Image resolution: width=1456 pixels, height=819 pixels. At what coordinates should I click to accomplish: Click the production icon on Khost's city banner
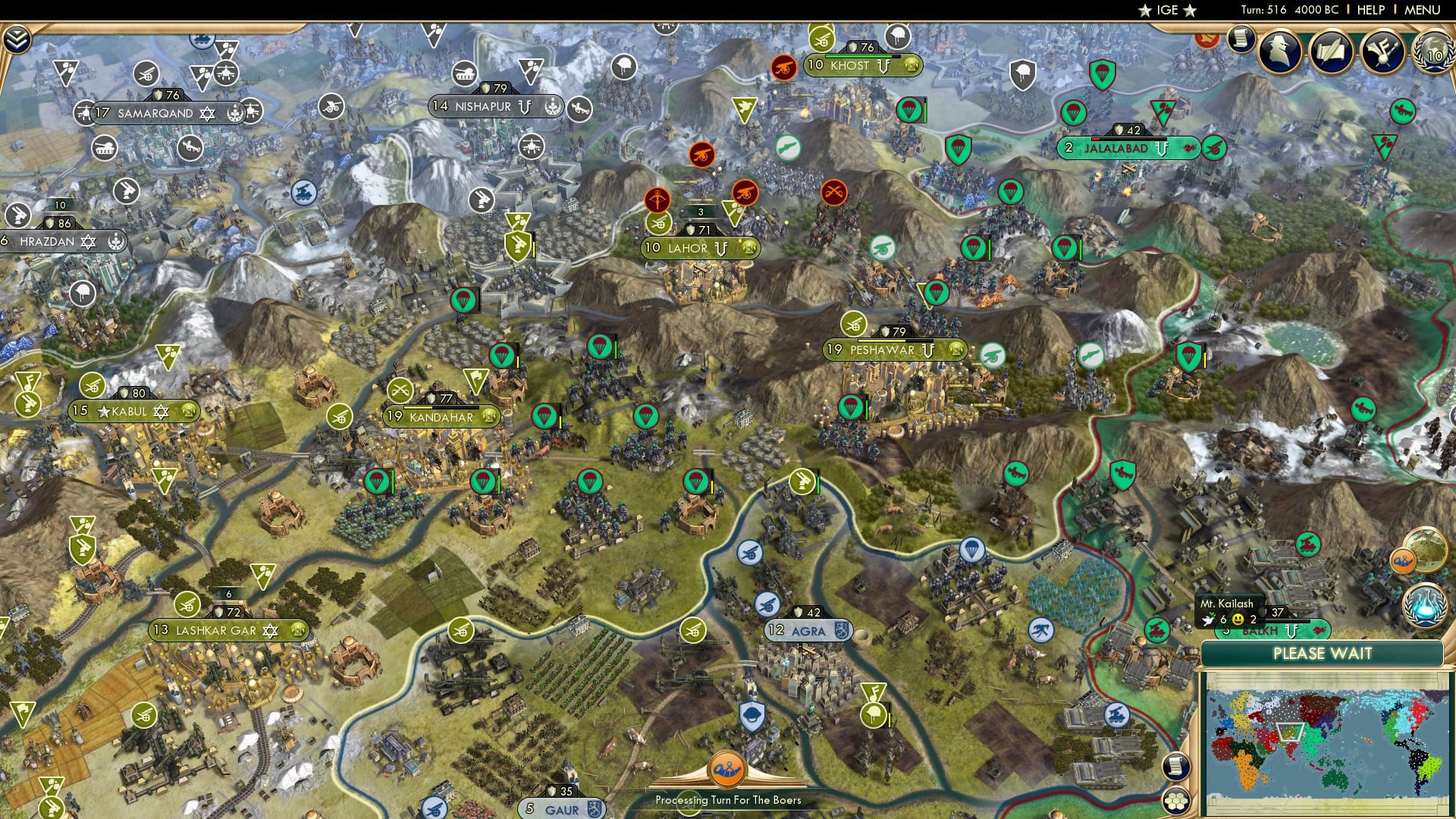[911, 67]
